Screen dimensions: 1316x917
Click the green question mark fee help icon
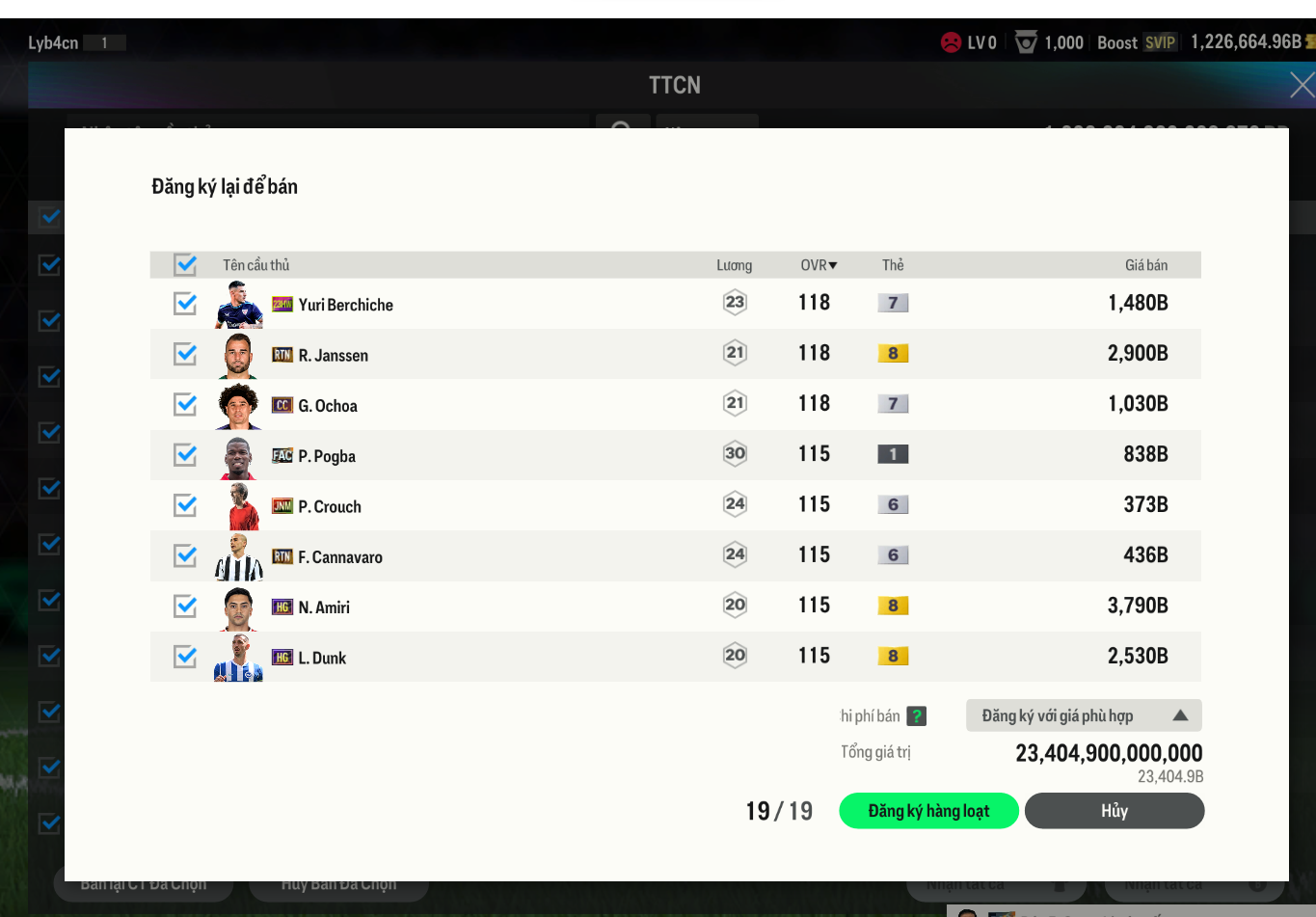917,716
